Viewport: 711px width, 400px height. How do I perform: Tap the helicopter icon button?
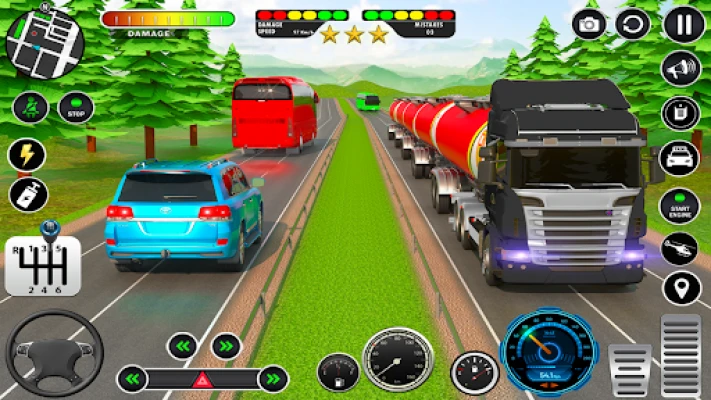[681, 246]
